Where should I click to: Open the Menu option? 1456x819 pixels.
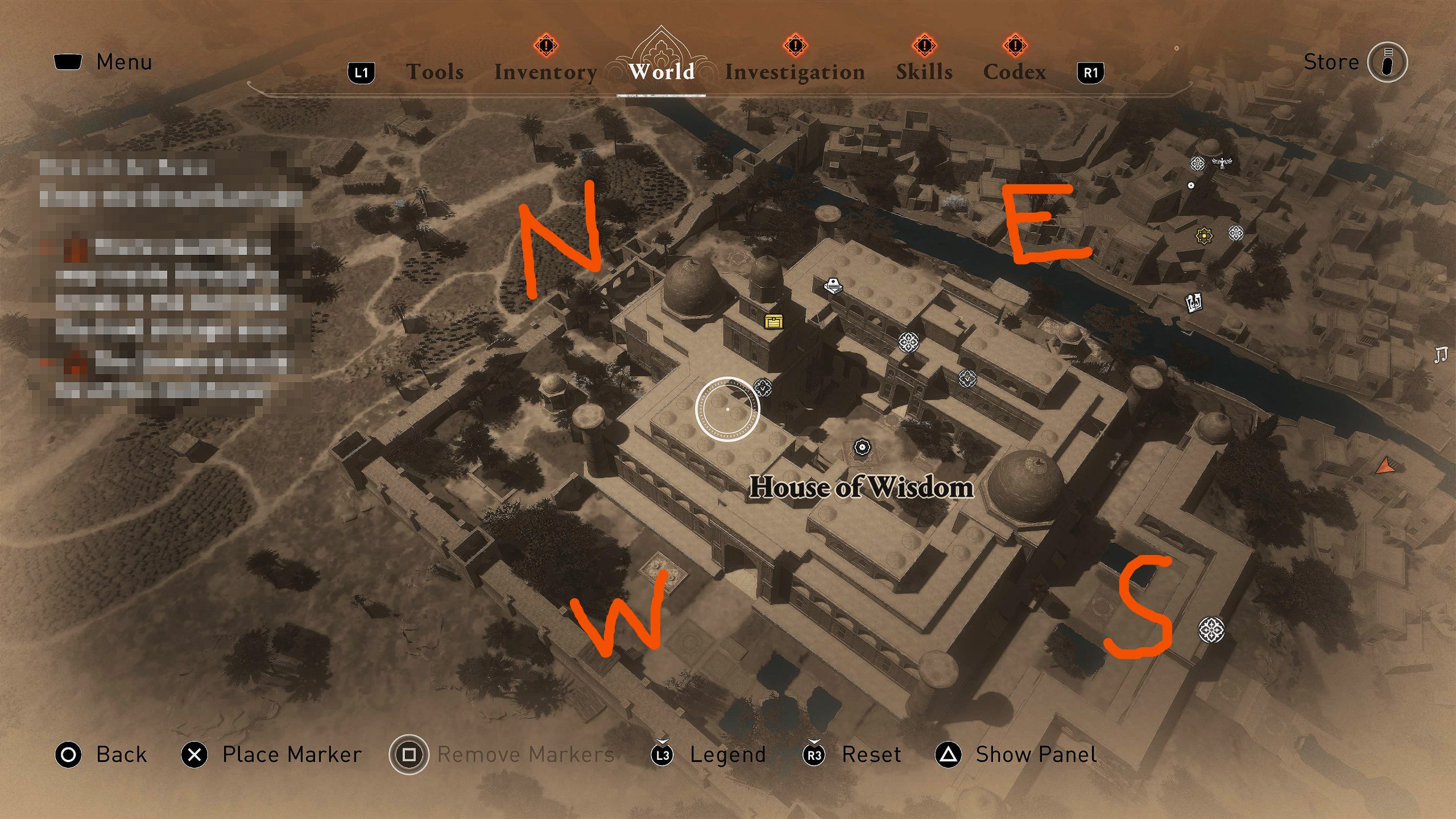click(123, 62)
